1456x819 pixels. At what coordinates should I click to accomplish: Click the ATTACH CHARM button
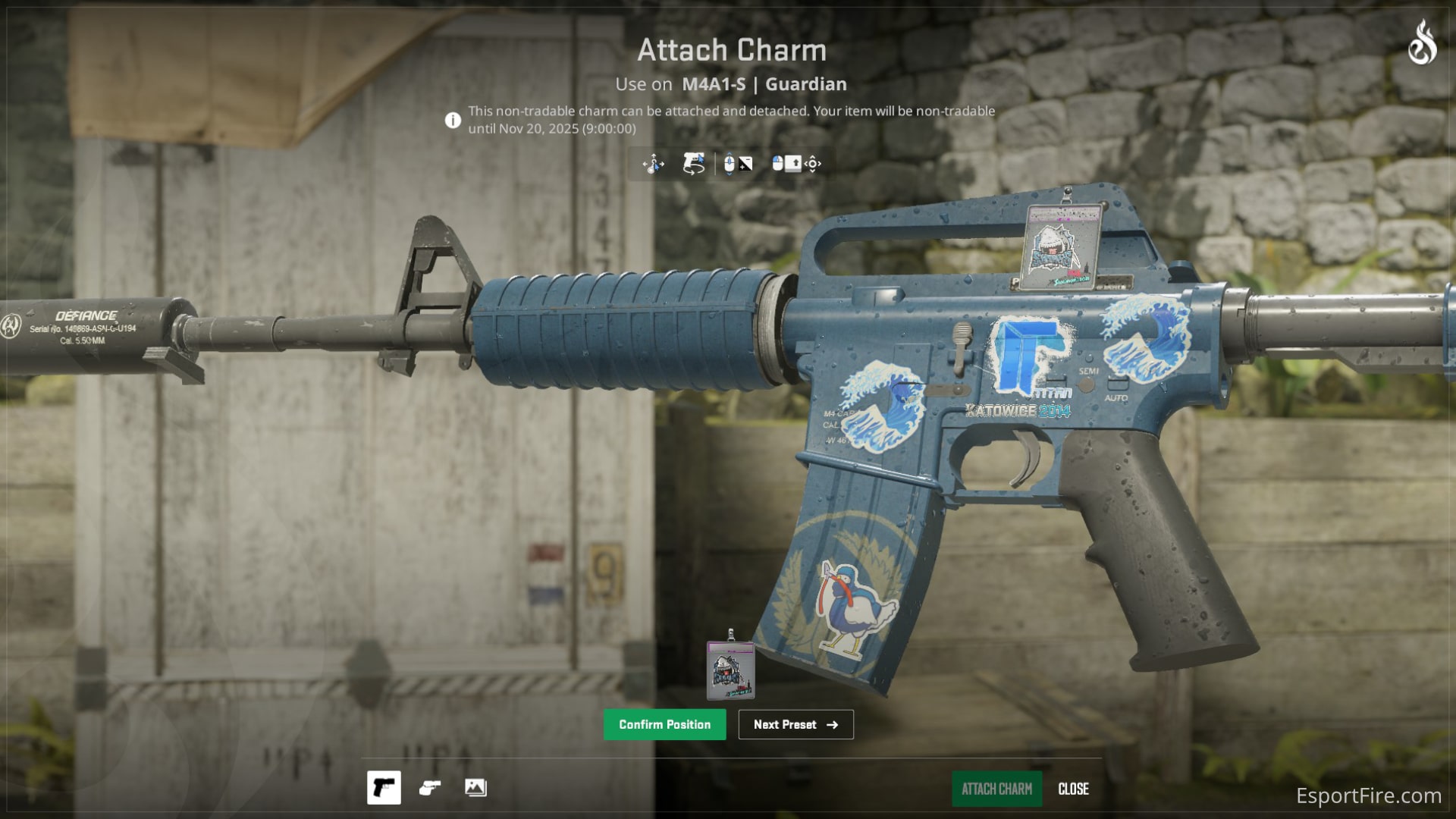pyautogui.click(x=996, y=789)
